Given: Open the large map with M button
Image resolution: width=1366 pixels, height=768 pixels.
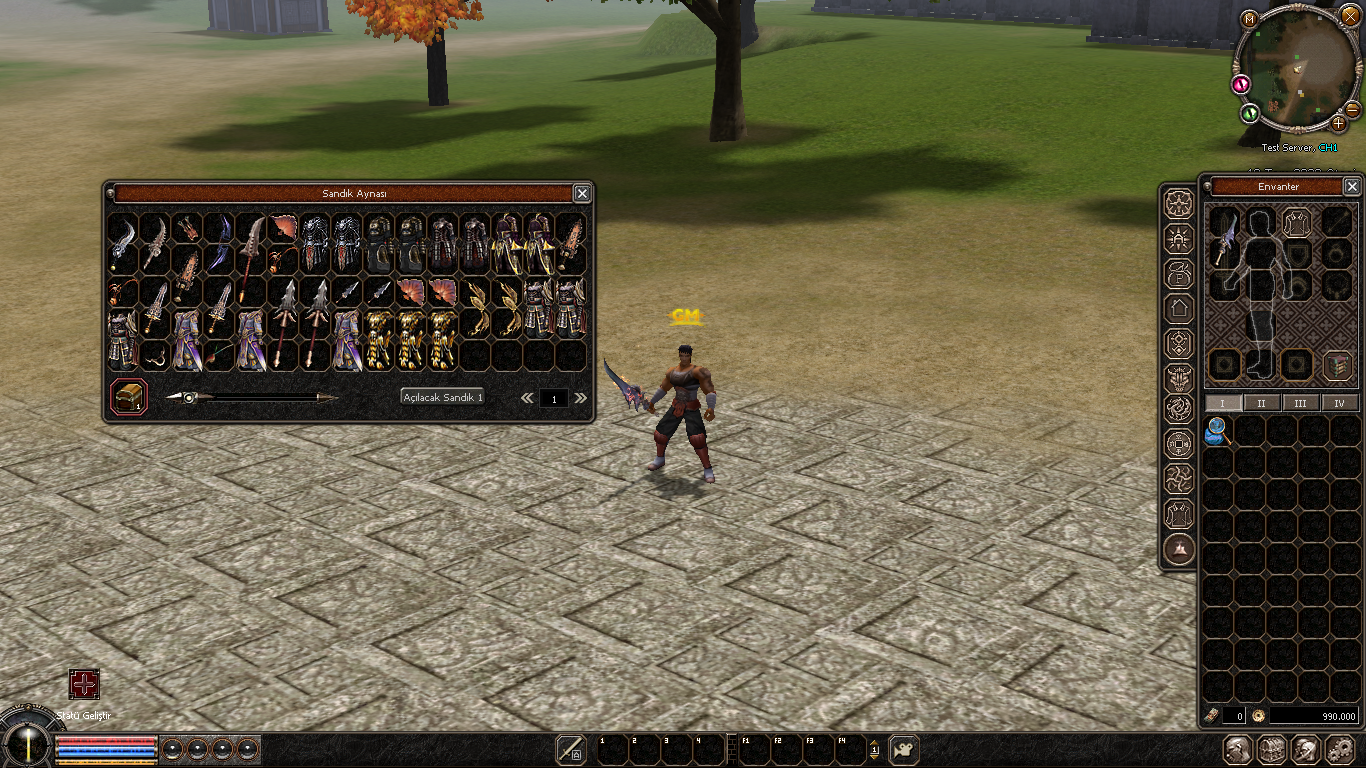Looking at the screenshot, I should [x=1249, y=19].
